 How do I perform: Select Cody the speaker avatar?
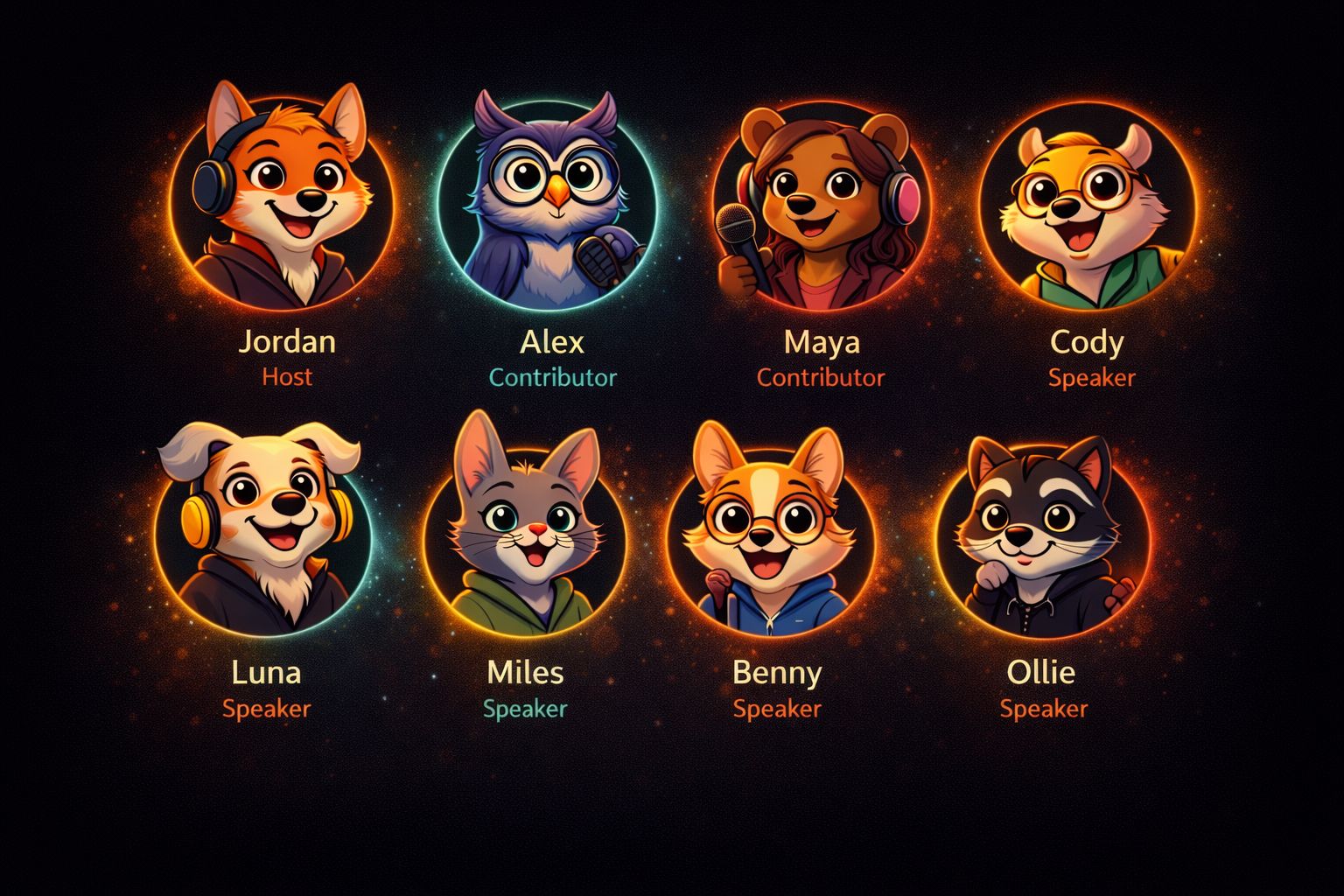click(x=1086, y=207)
